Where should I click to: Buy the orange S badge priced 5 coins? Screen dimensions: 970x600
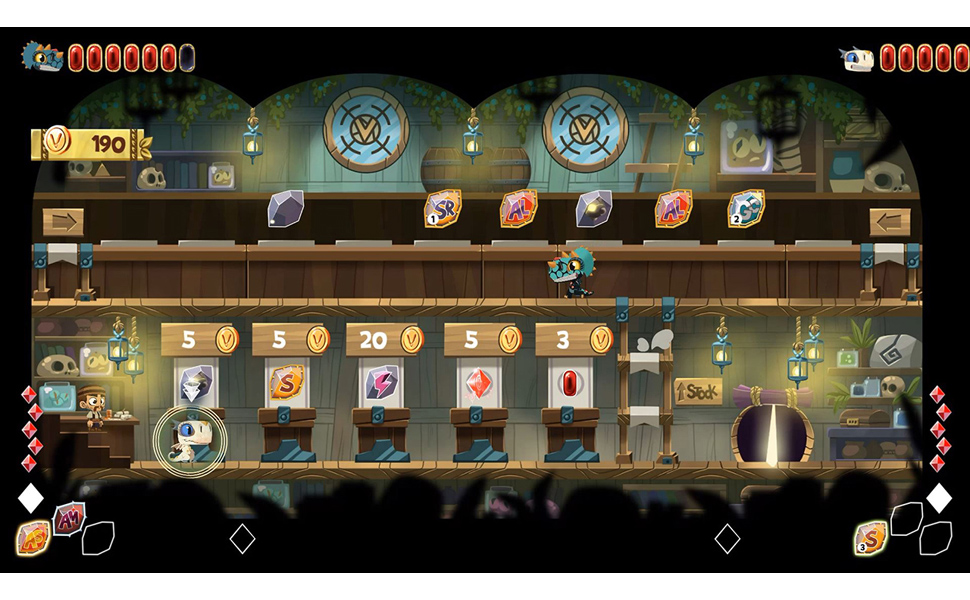coord(287,384)
